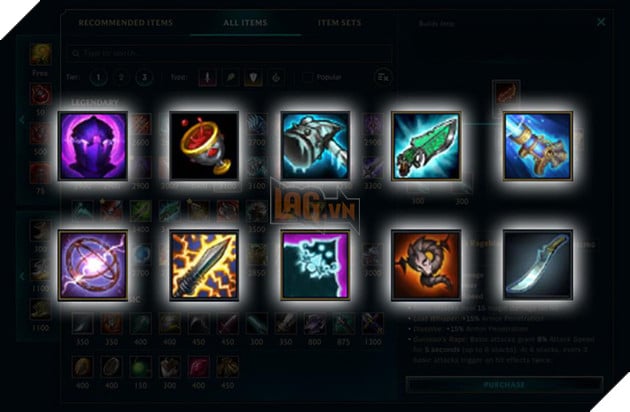This screenshot has width=630, height=412.
Task: Filter items by tier 2
Action: [x=124, y=76]
